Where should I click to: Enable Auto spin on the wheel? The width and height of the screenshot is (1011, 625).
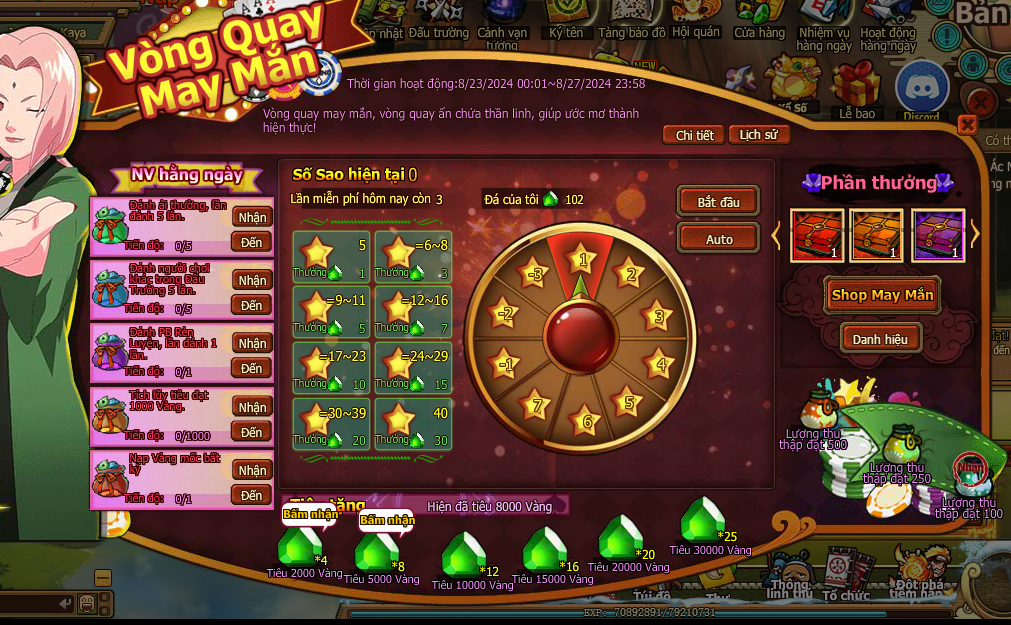pyautogui.click(x=718, y=239)
